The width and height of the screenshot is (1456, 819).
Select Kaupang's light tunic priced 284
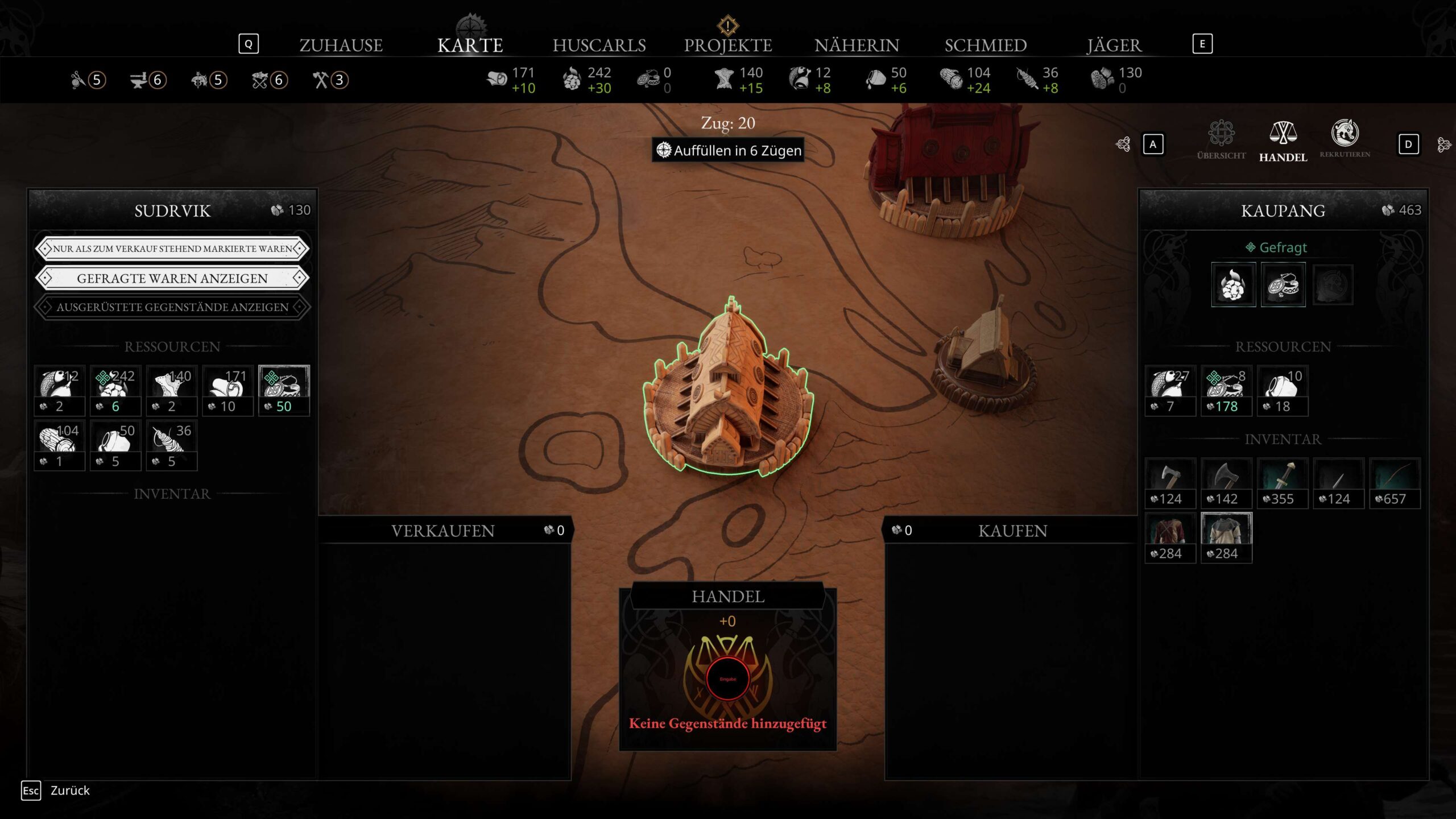click(x=1226, y=537)
